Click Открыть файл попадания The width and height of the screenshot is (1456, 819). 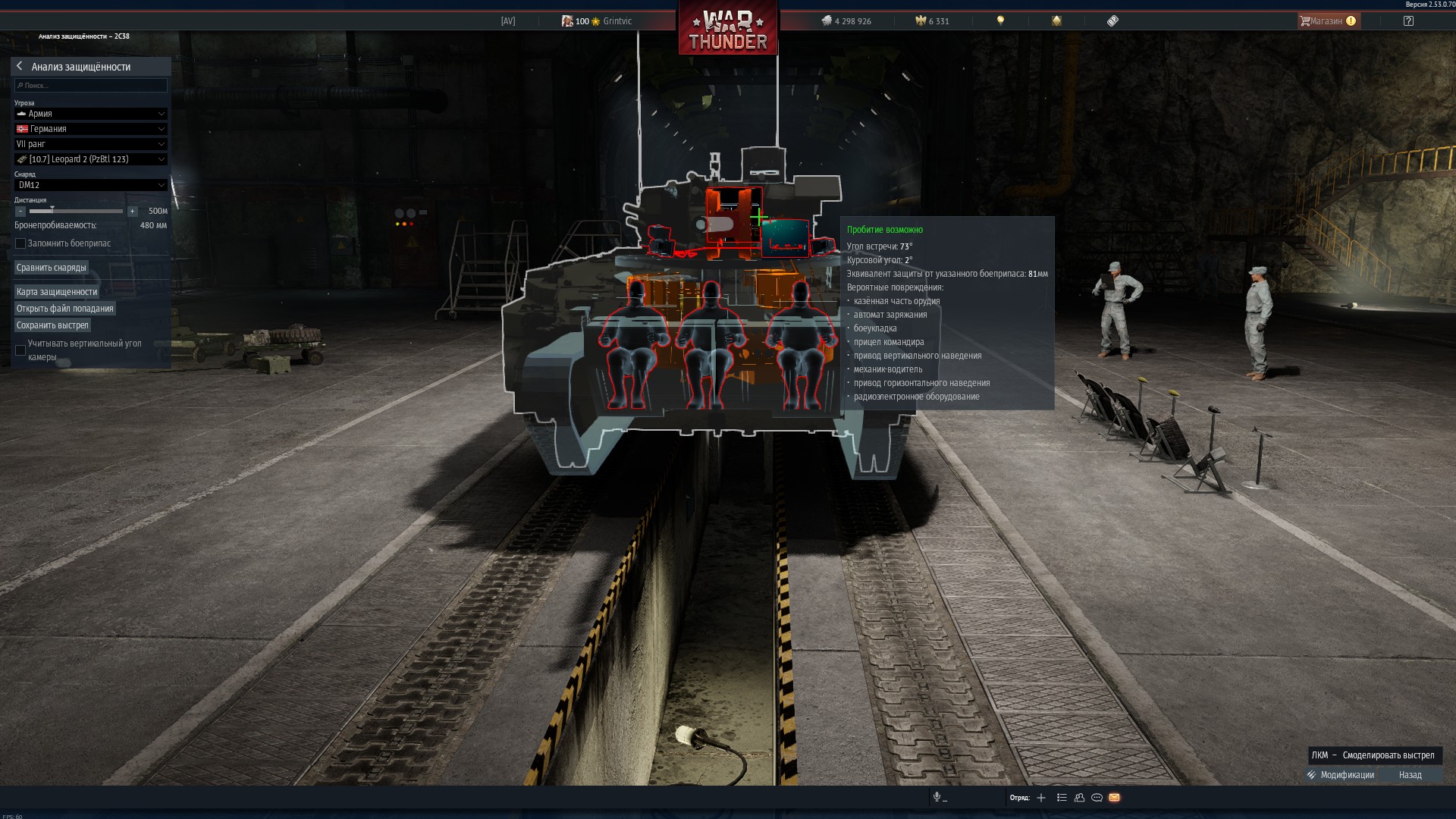(x=65, y=309)
